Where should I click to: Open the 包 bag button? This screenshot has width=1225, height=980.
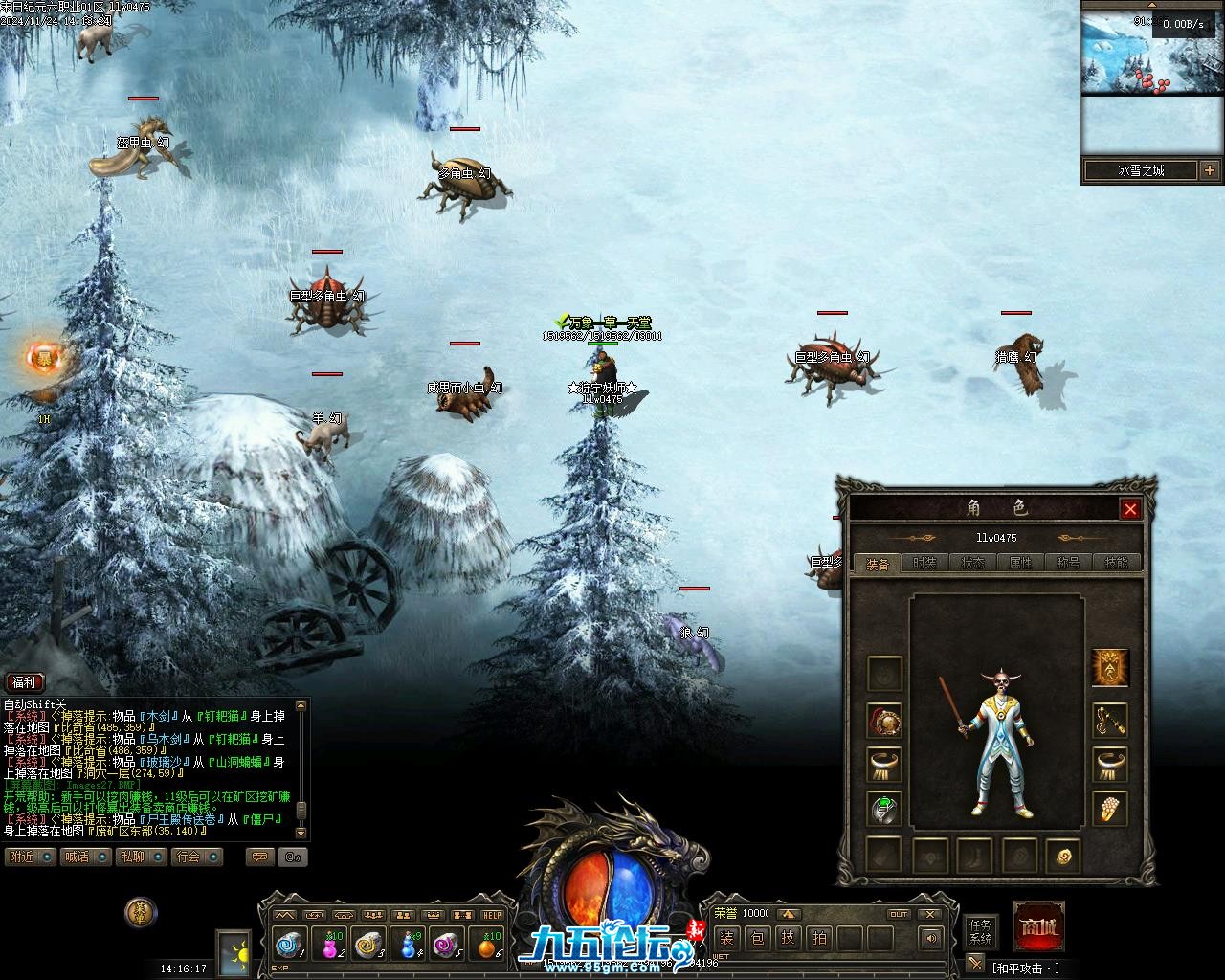tap(757, 938)
